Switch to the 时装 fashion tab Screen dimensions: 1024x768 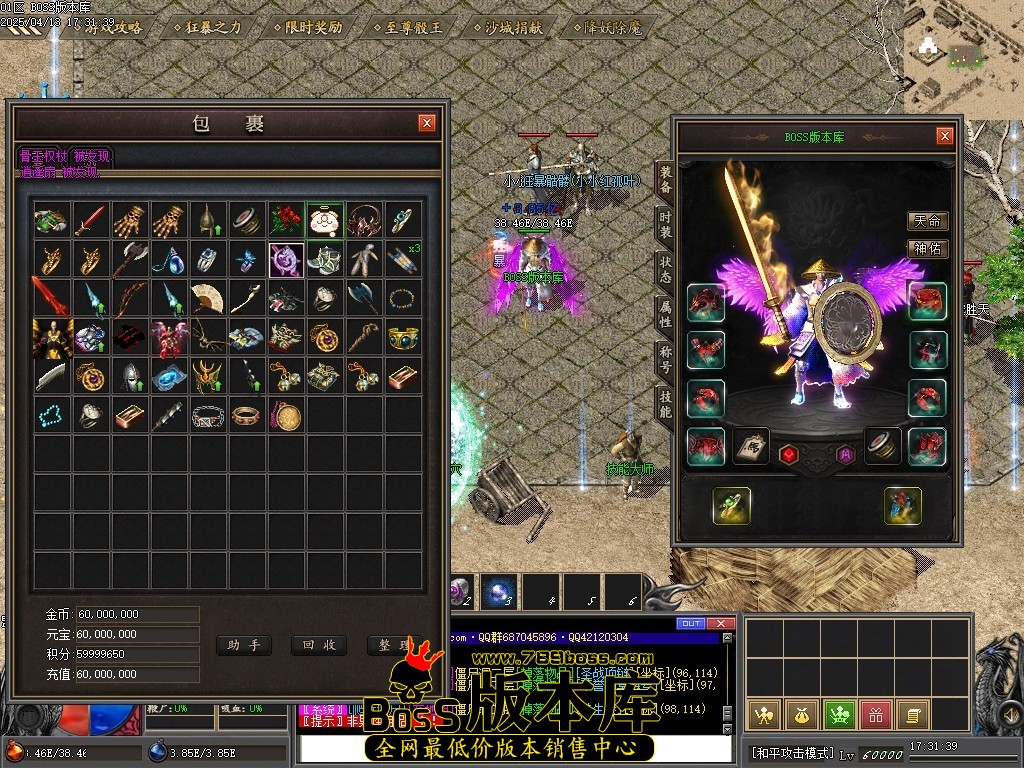pyautogui.click(x=665, y=224)
